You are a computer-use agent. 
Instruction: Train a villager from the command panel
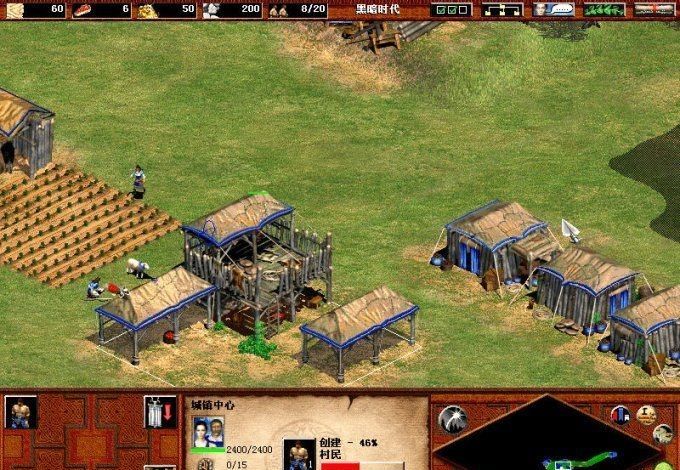[x=20, y=411]
